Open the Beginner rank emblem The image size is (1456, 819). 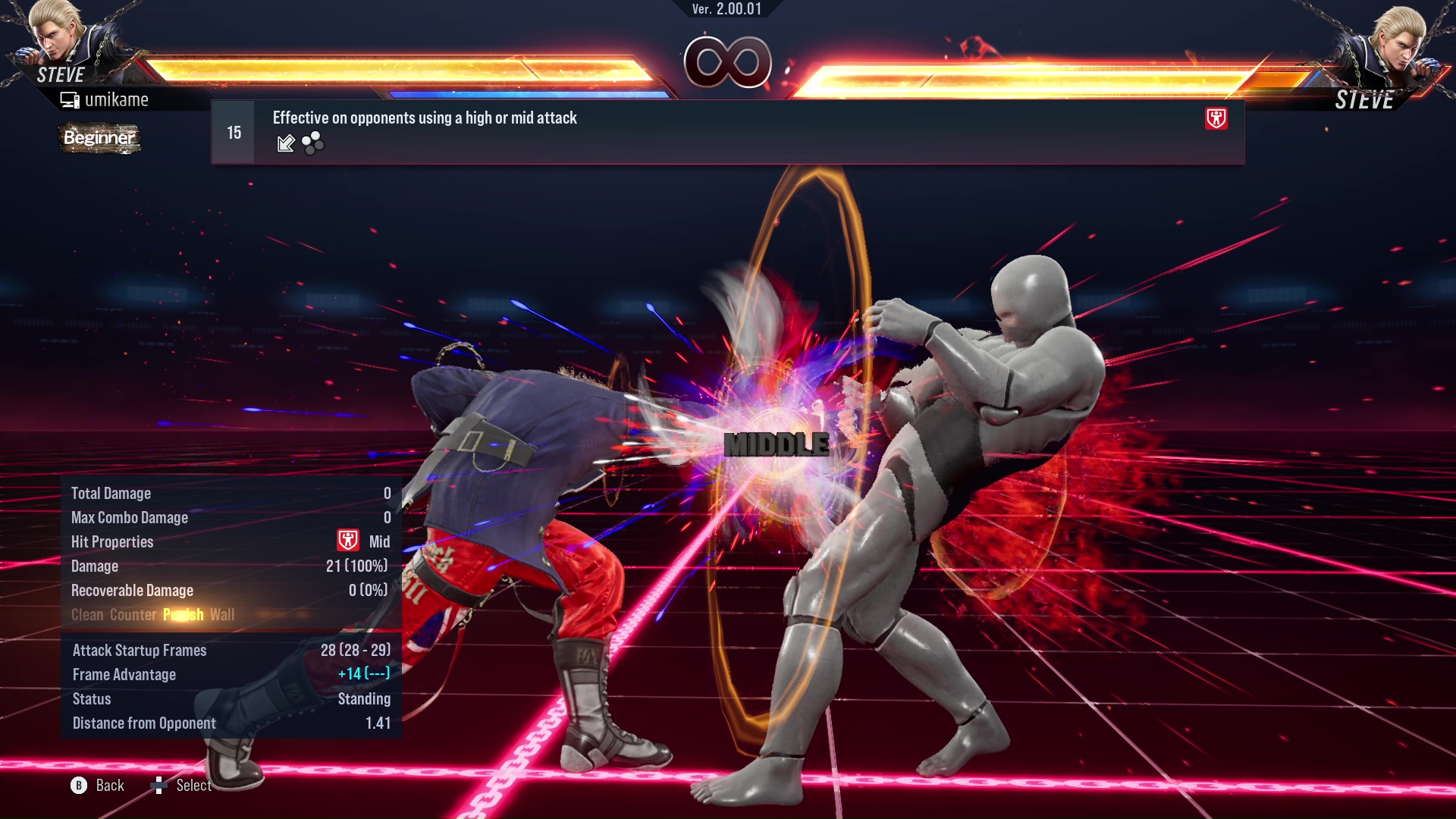coord(99,139)
